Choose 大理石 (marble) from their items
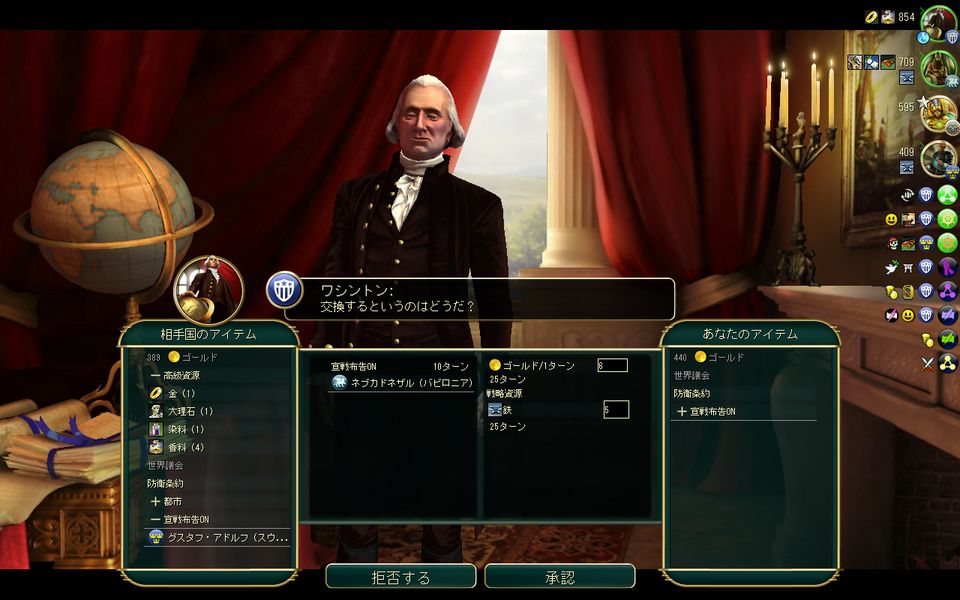The width and height of the screenshot is (960, 600). click(x=189, y=411)
